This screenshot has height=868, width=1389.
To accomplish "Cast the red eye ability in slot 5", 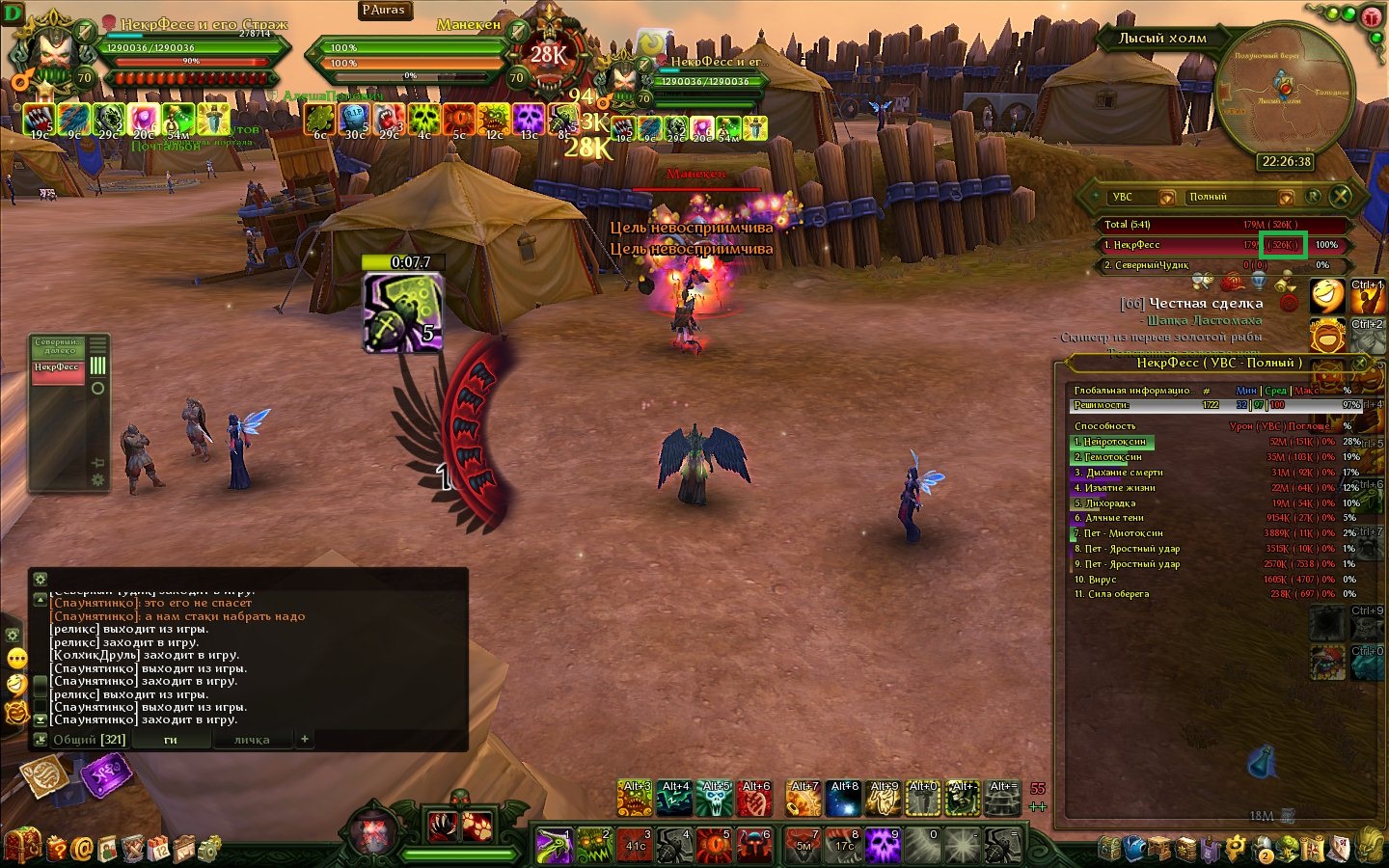I will pyautogui.click(x=715, y=846).
